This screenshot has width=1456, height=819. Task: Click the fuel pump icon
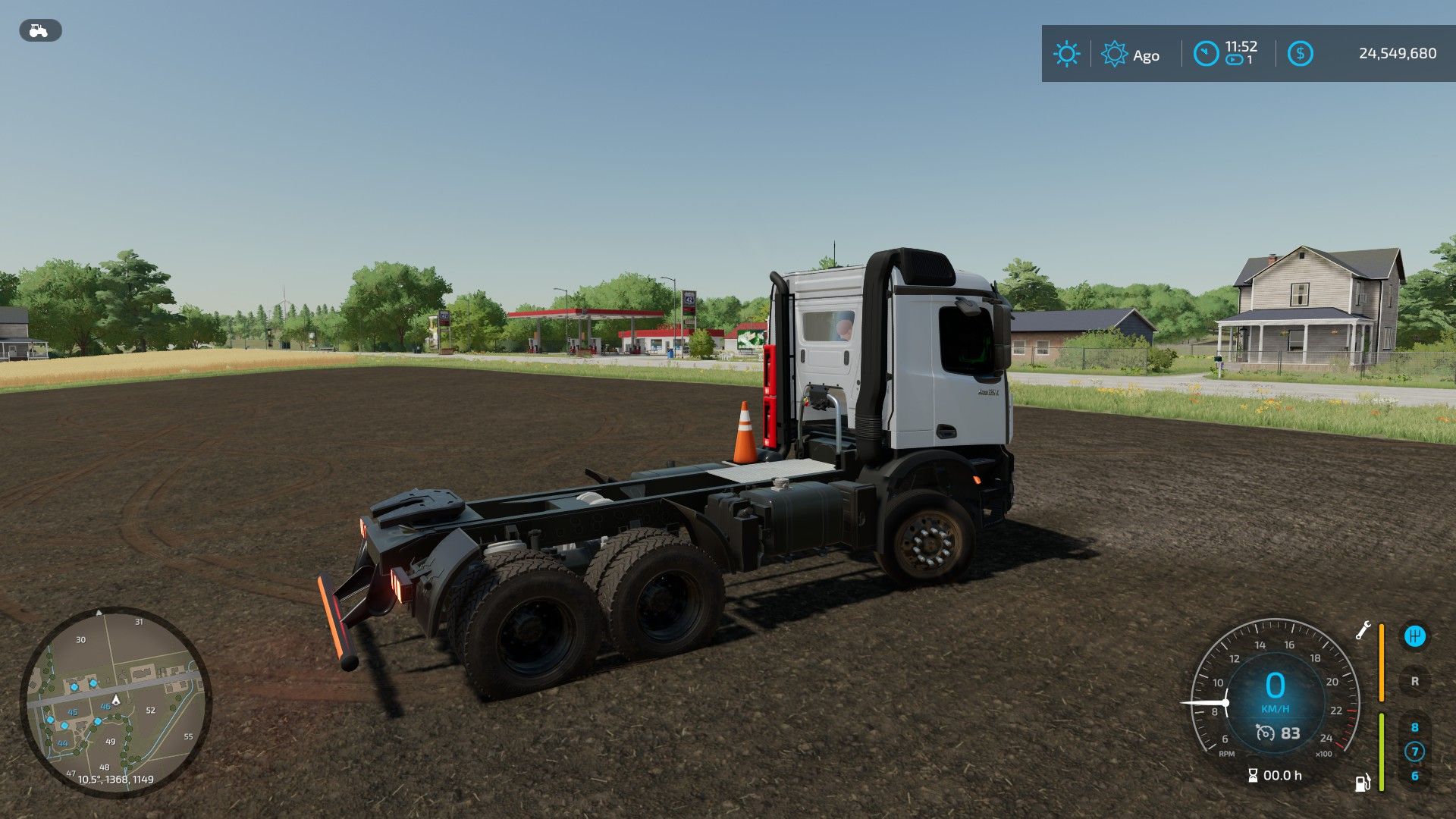[x=1363, y=782]
